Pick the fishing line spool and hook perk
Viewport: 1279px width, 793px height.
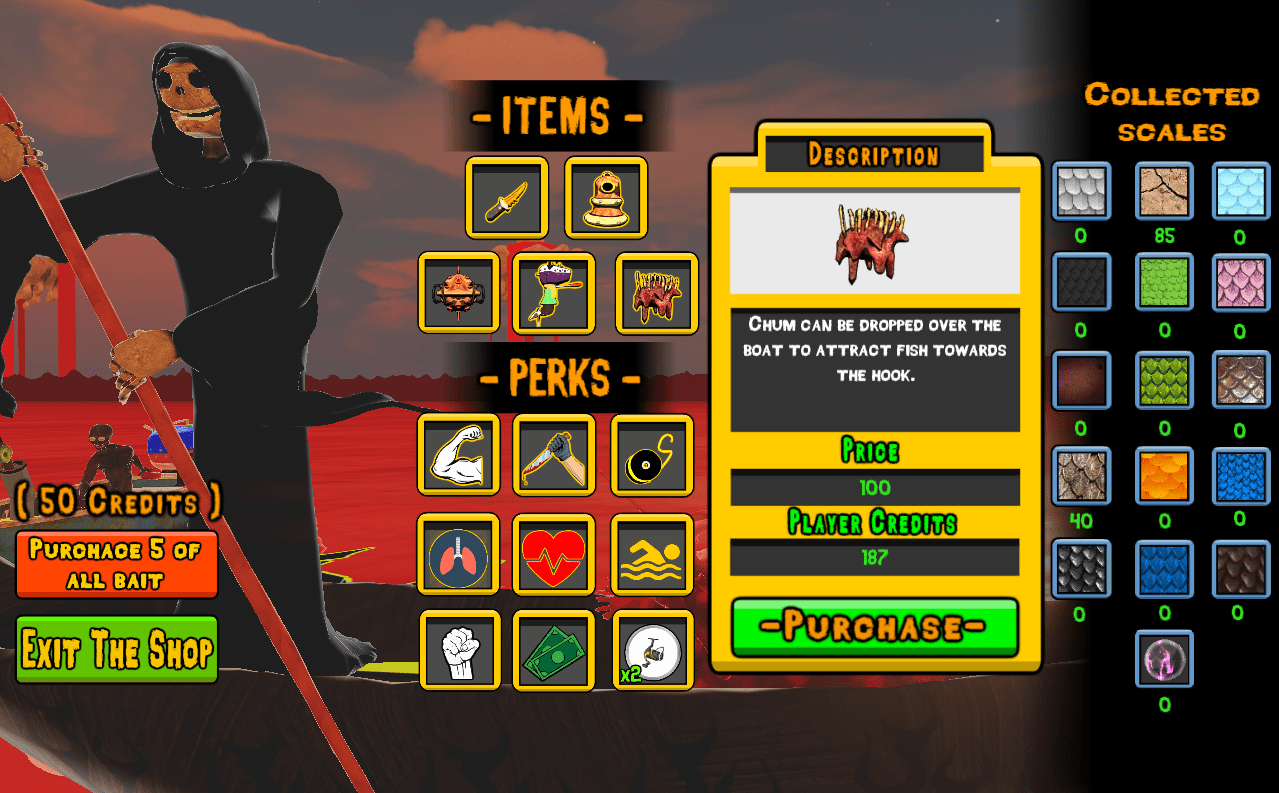tap(652, 455)
